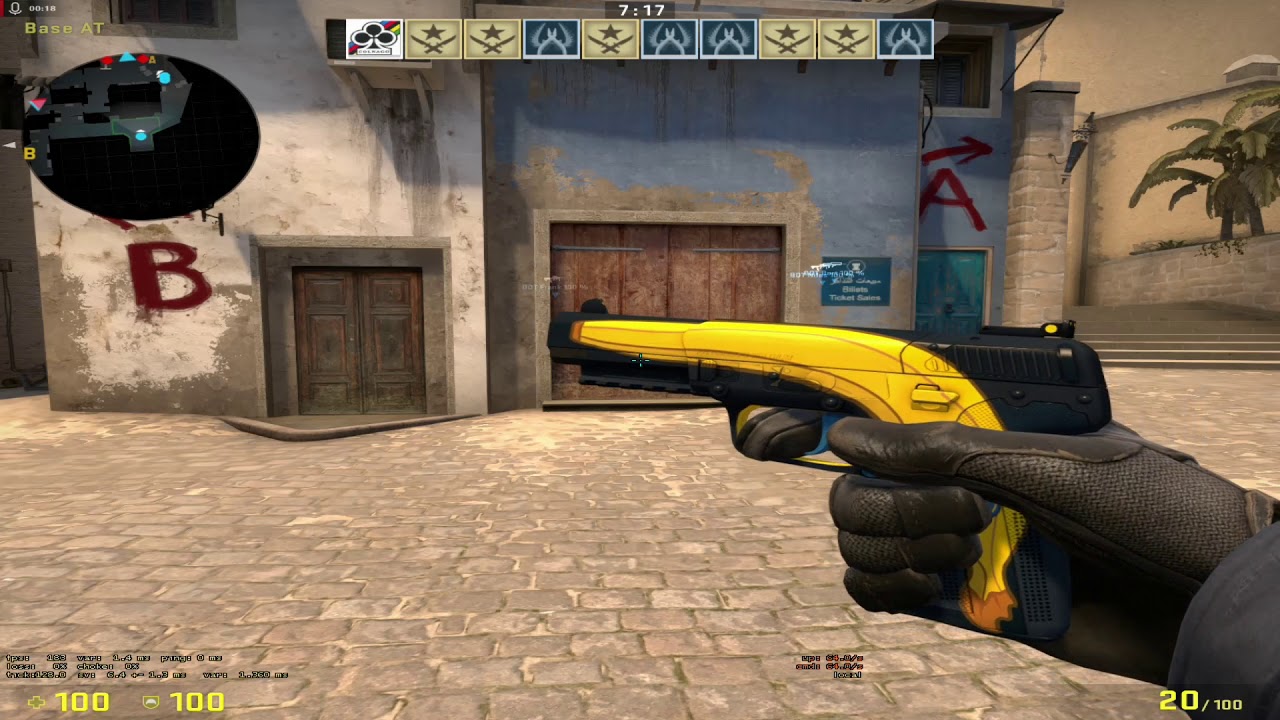Screen dimensions: 1280x720
Task: Click the health cross icon
Action: [x=37, y=703]
